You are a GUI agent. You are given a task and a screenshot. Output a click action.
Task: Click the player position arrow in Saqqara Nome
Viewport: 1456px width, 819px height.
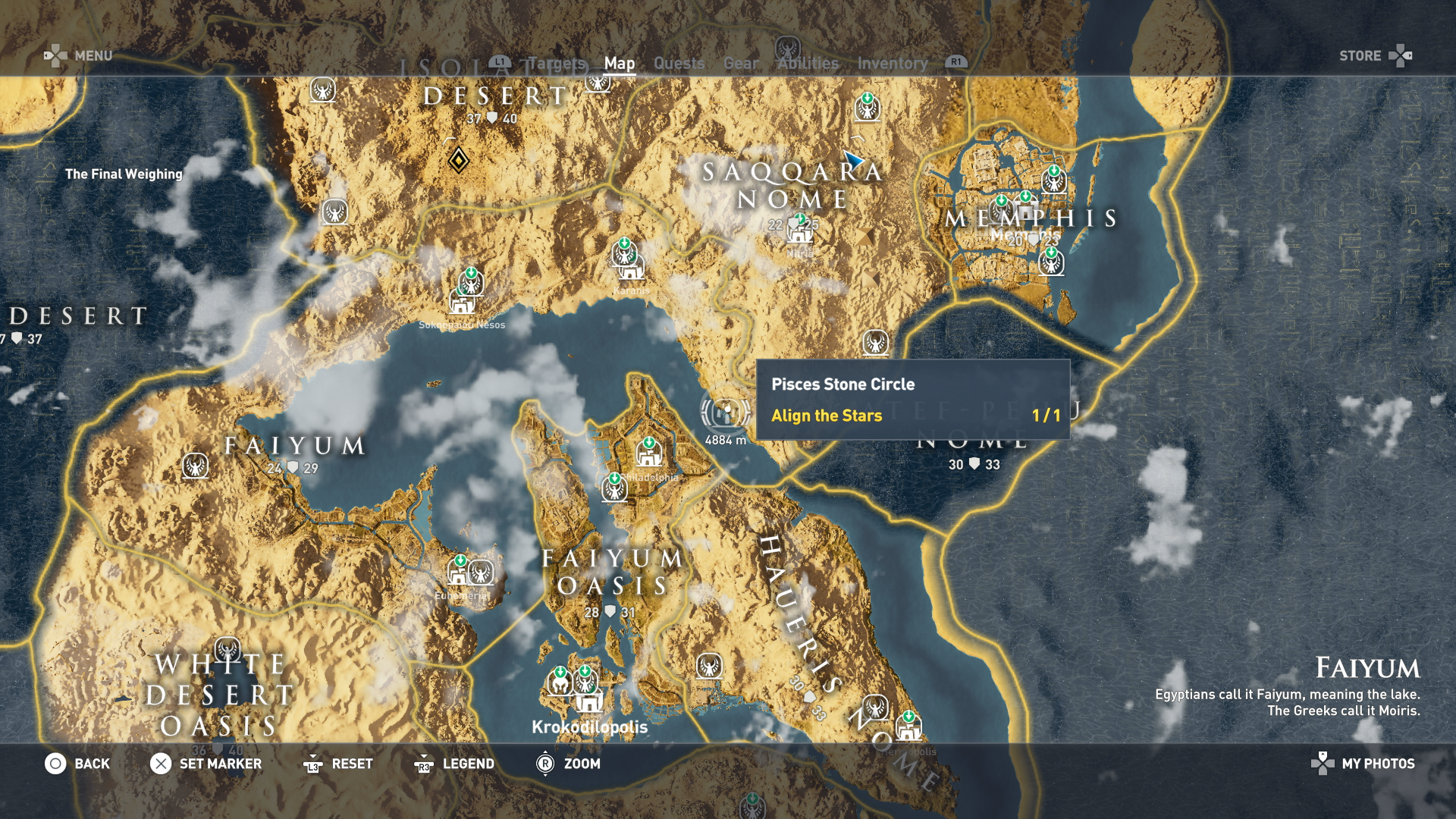point(853,159)
